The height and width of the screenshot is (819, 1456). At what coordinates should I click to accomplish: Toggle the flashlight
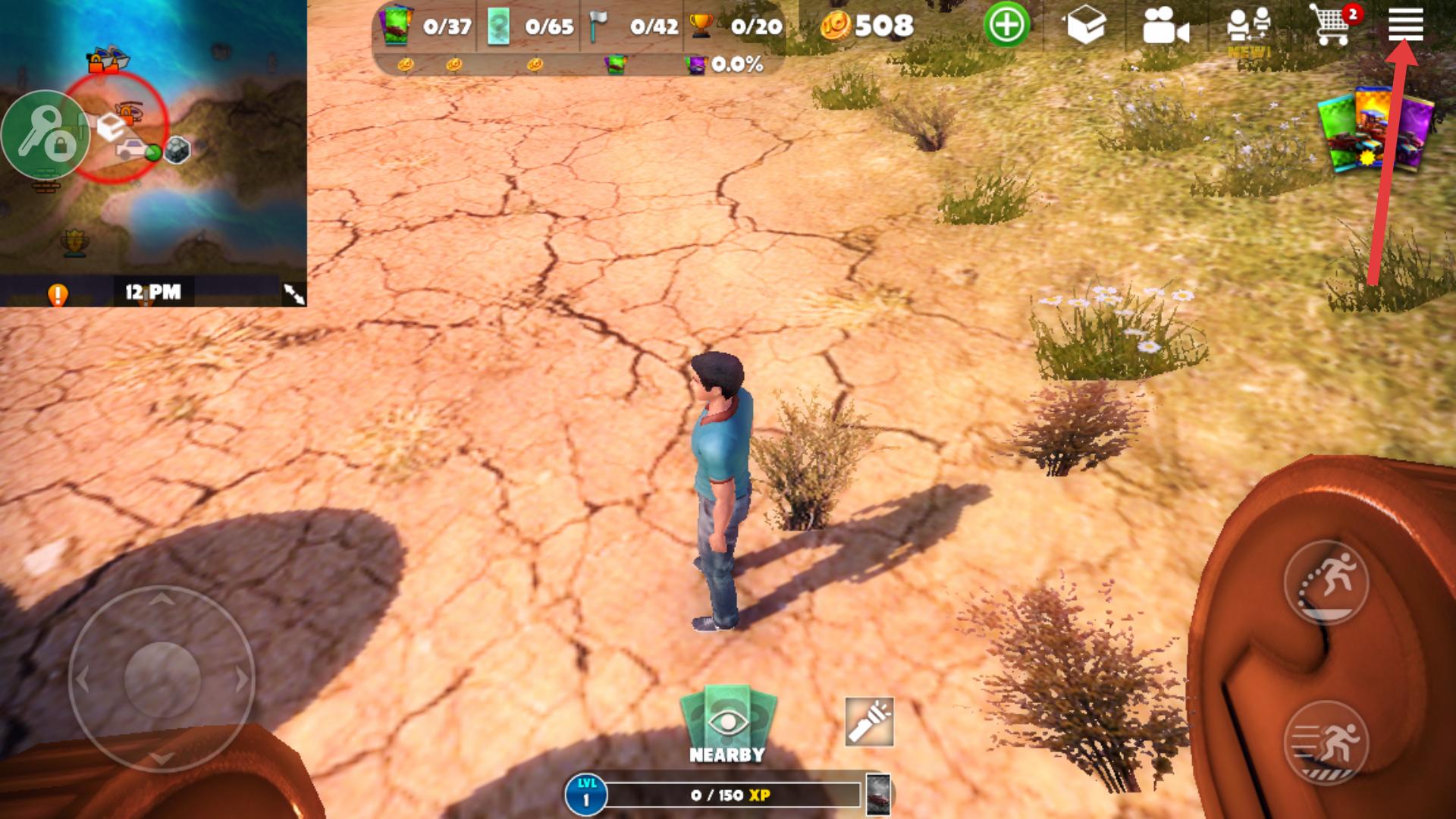coord(869,722)
